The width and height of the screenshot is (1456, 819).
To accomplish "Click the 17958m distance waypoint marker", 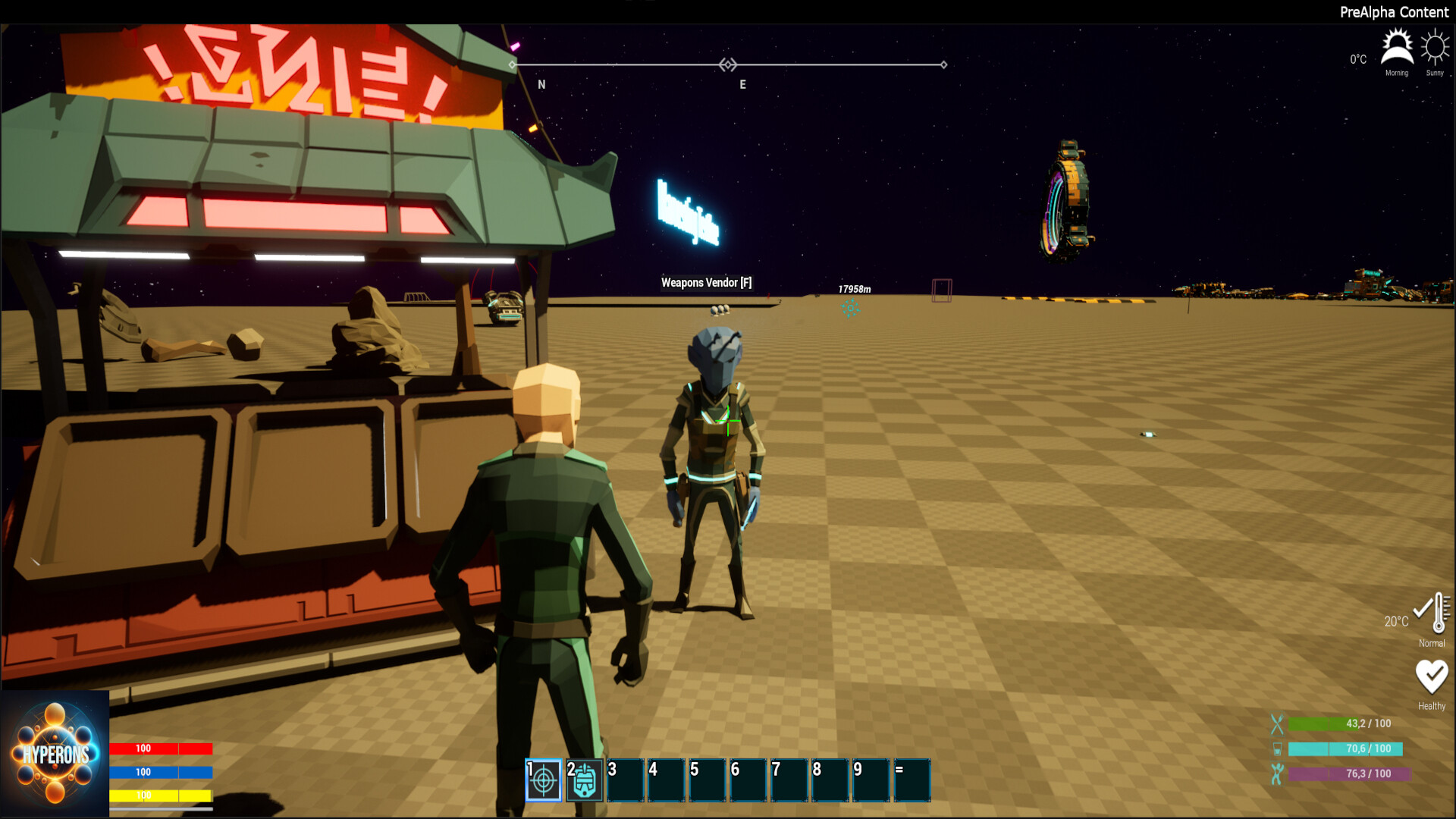I will (855, 289).
